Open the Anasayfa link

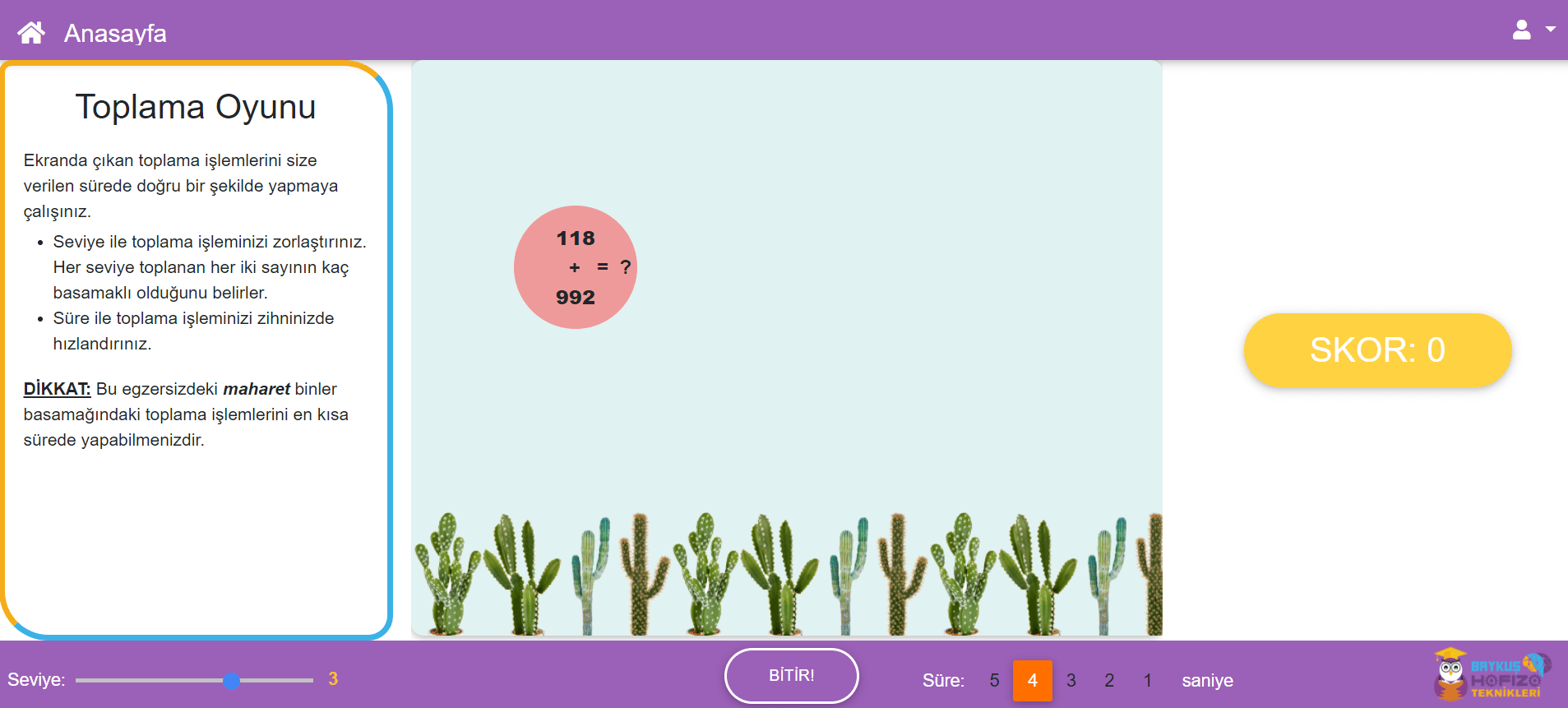click(115, 33)
